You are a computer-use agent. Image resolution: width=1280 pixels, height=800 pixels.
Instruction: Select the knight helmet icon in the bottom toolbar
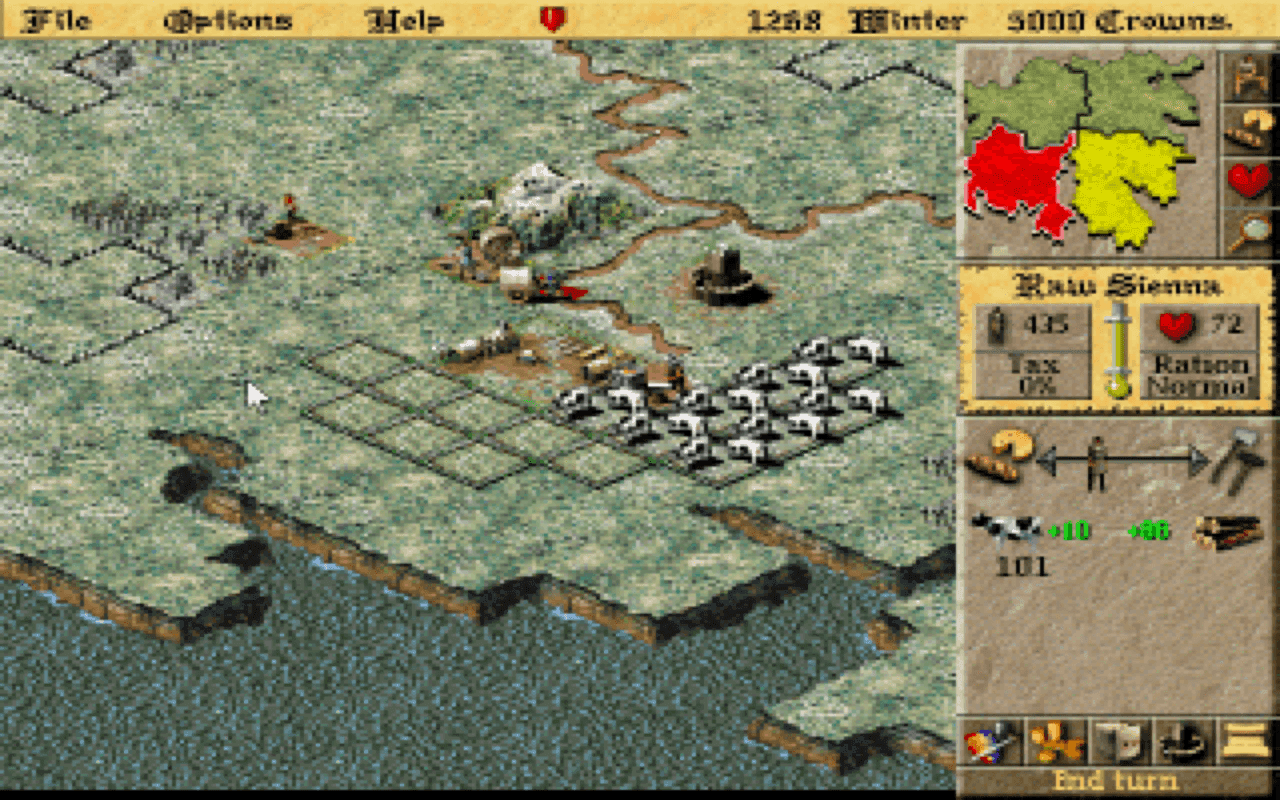tap(1118, 742)
